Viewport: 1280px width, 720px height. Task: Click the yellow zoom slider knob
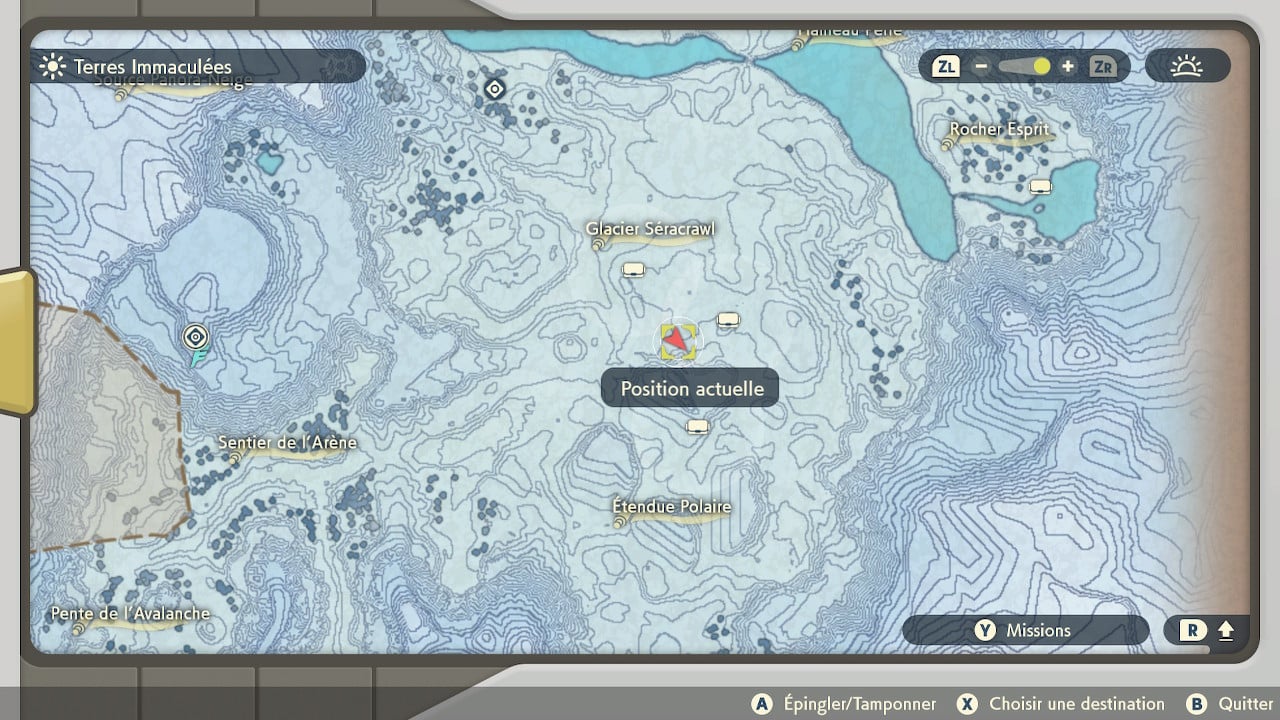[1042, 67]
